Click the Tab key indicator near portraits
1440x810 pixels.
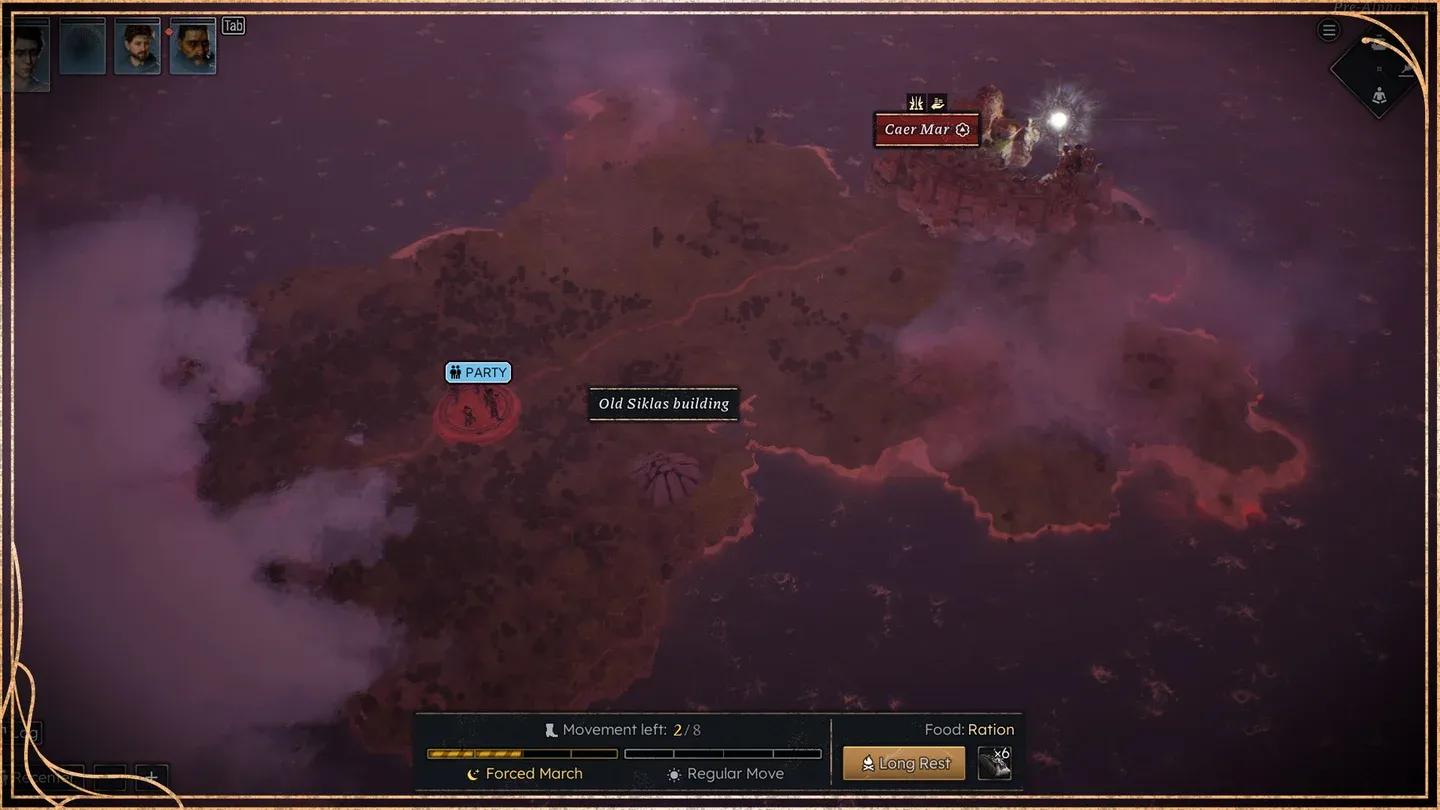233,25
